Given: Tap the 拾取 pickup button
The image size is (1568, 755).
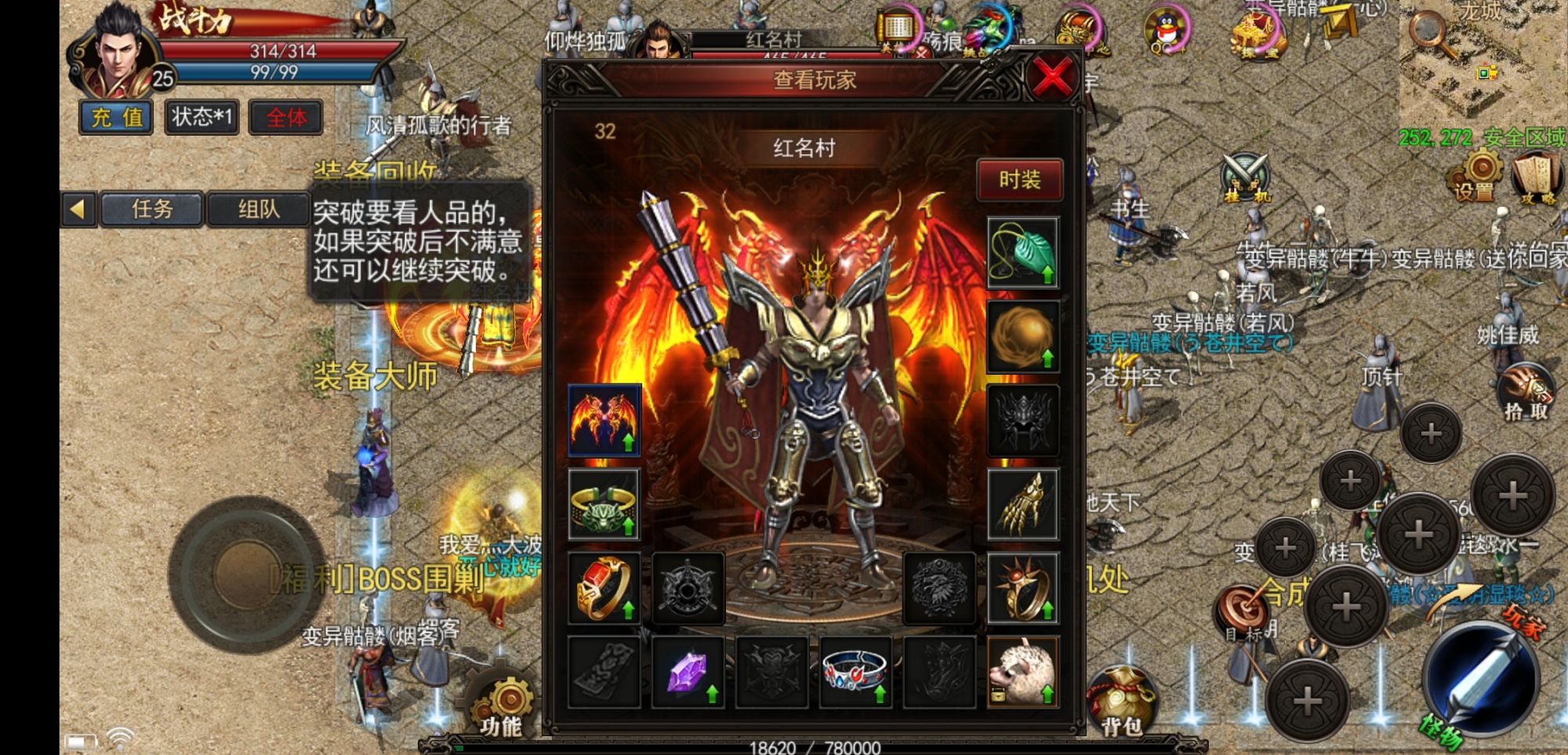Looking at the screenshot, I should pyautogui.click(x=1525, y=392).
